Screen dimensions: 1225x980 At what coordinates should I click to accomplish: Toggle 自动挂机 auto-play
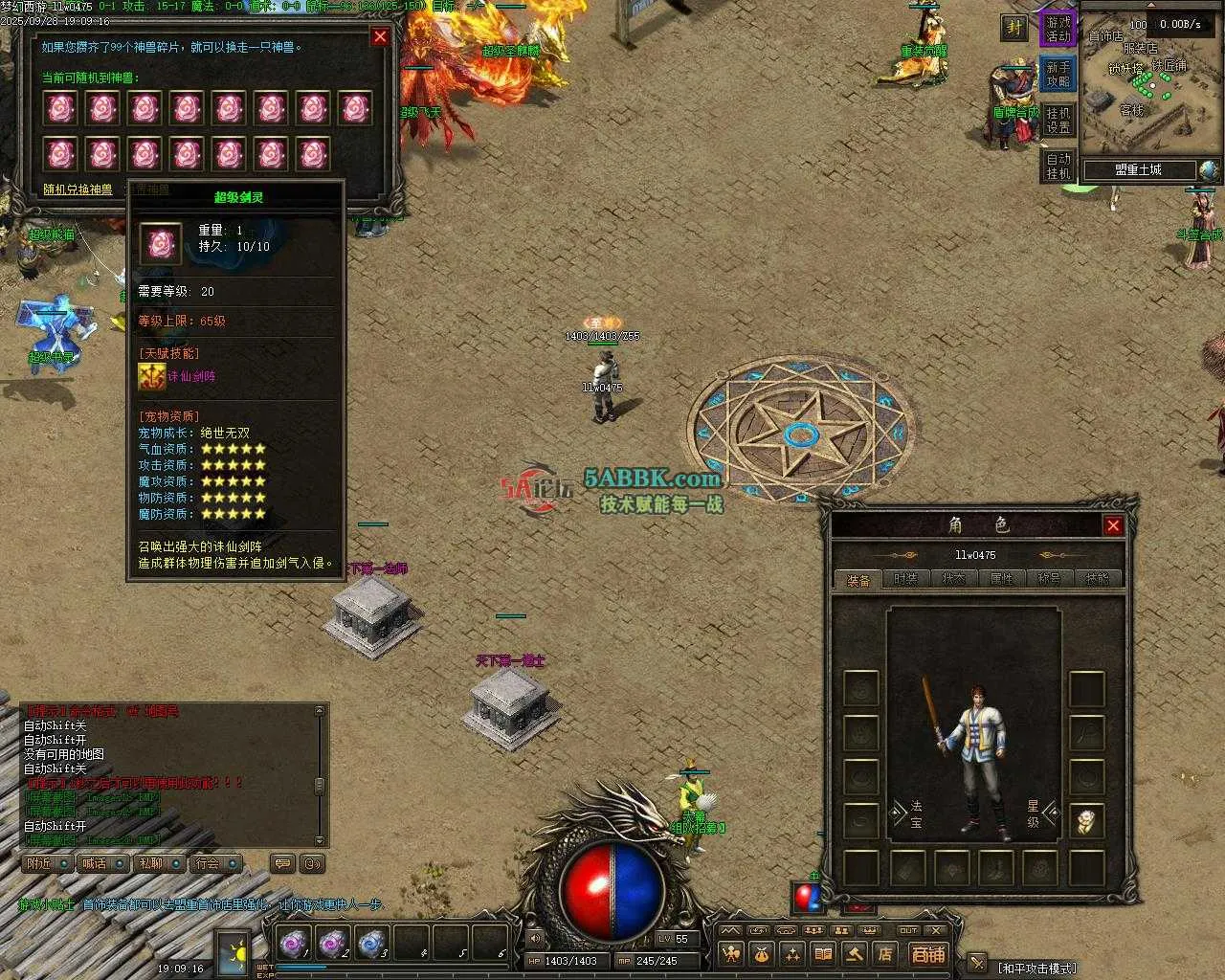(x=1058, y=166)
